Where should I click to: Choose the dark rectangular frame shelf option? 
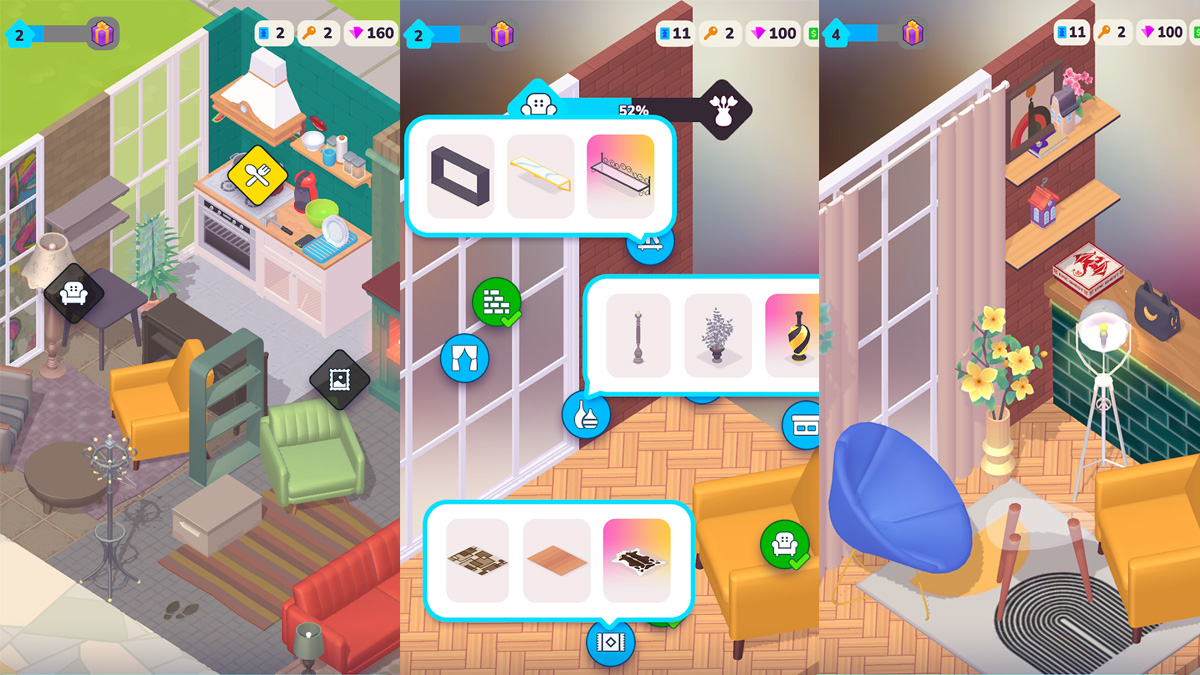(x=460, y=176)
